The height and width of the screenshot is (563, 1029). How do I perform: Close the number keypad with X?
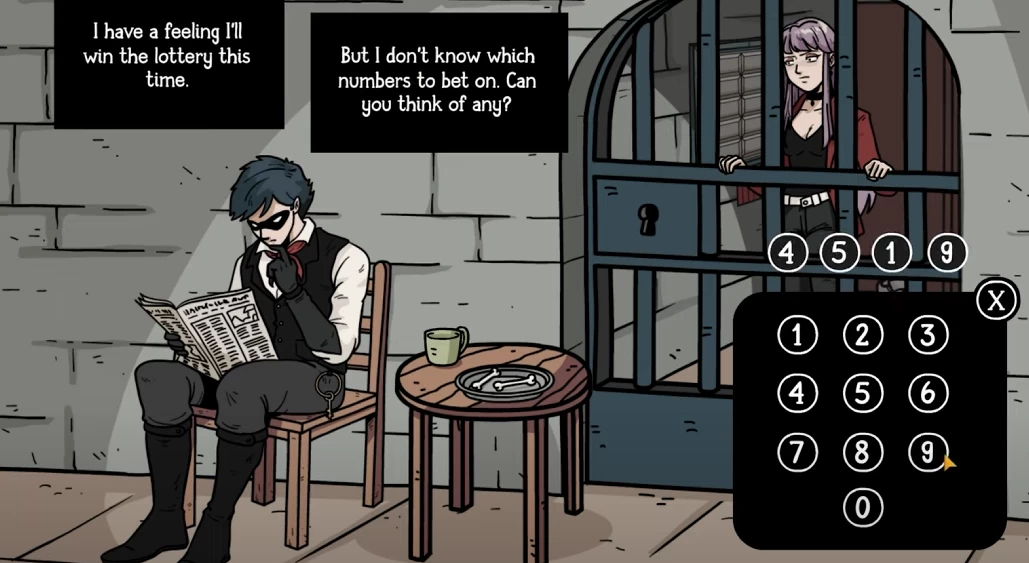point(995,300)
